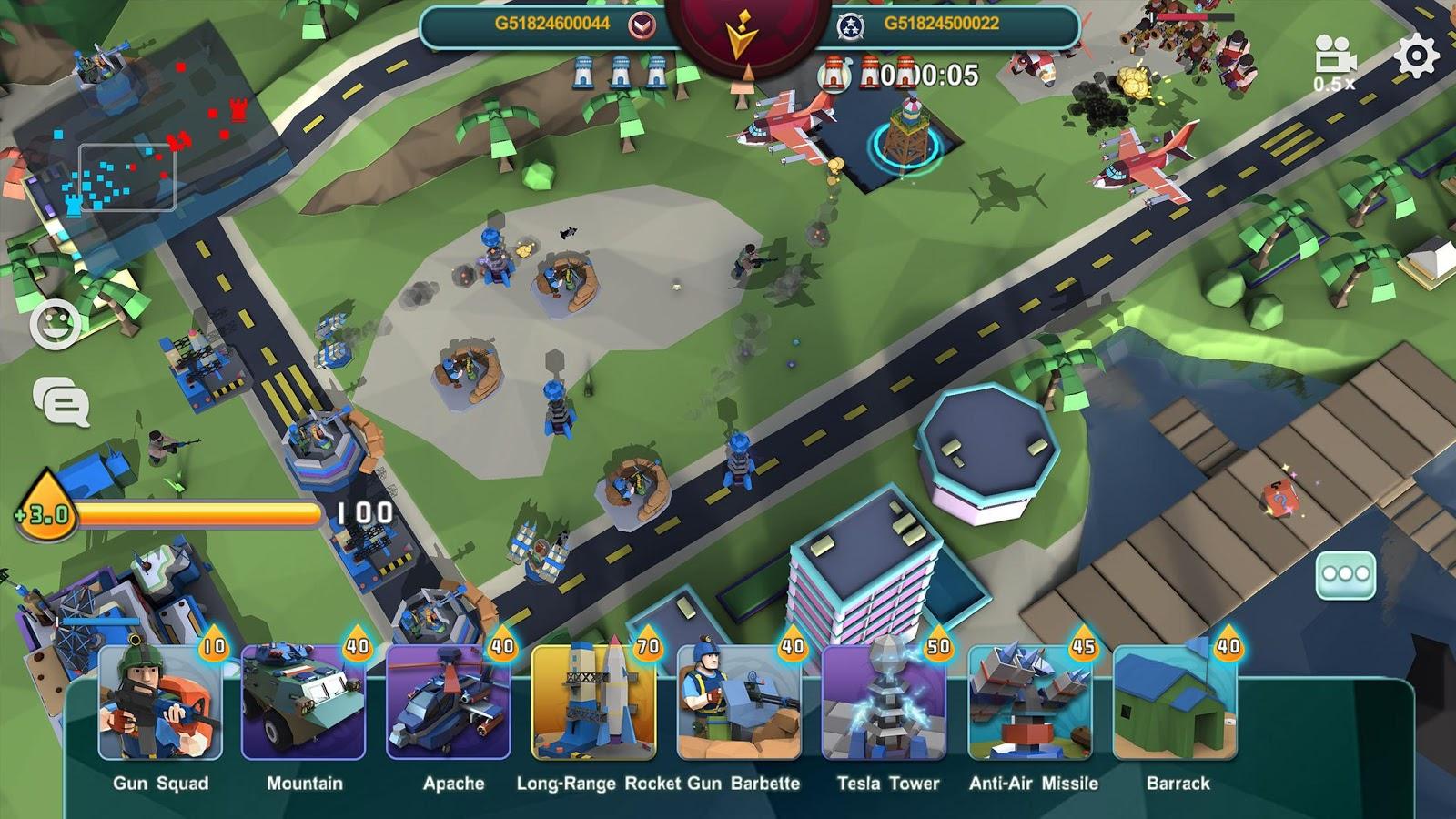This screenshot has height=819, width=1456.
Task: Click the left player's rank badge
Action: 642,25
